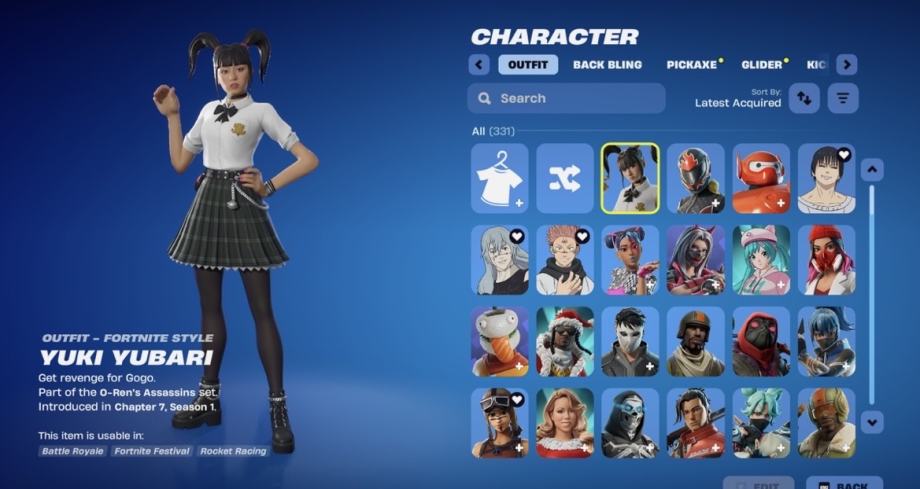Click the down arrow of the outfit list
The image size is (920, 489).
(x=872, y=421)
